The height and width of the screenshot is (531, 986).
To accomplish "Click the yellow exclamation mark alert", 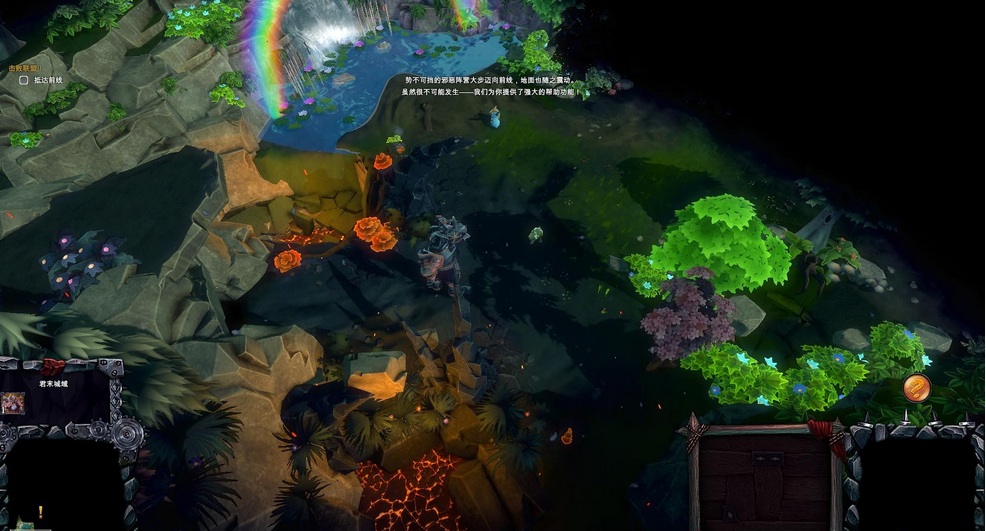I will pos(41,512).
